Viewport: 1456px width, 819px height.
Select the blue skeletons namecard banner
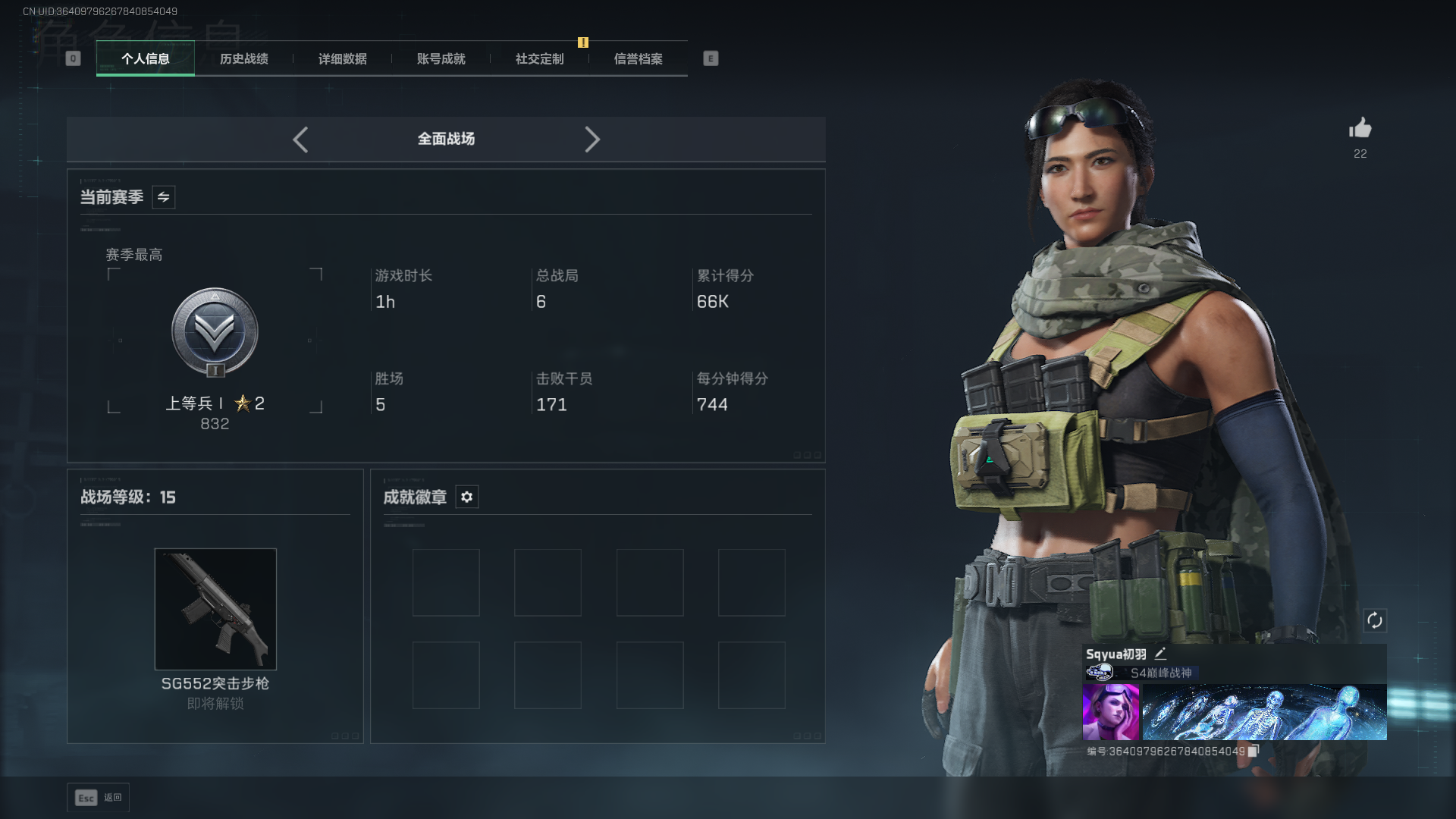tap(1264, 711)
